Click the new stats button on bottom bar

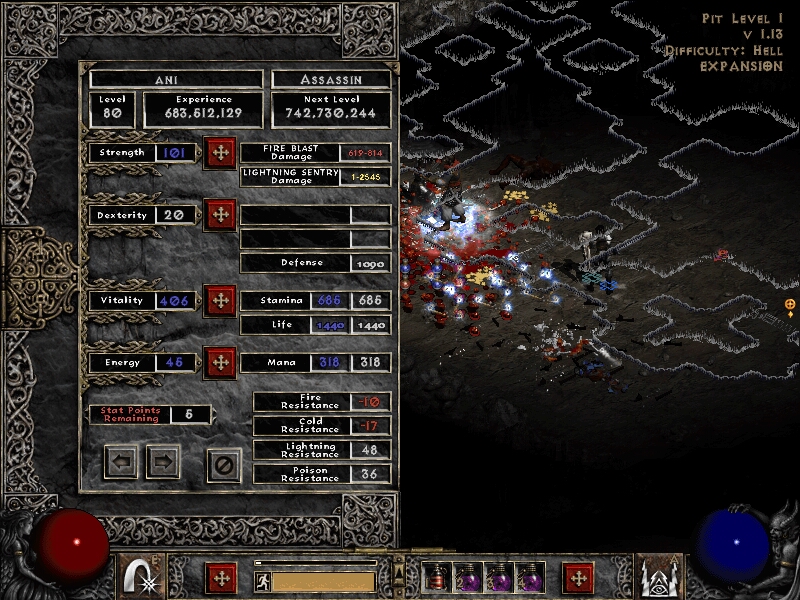[x=222, y=578]
